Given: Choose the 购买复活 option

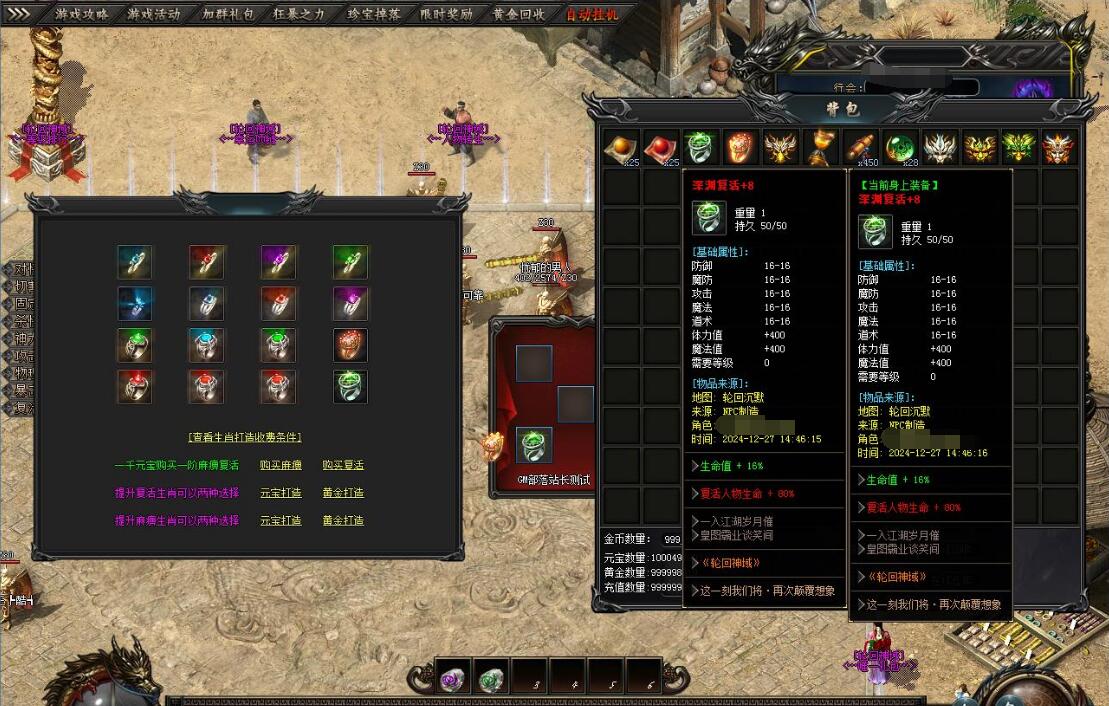Looking at the screenshot, I should (343, 465).
